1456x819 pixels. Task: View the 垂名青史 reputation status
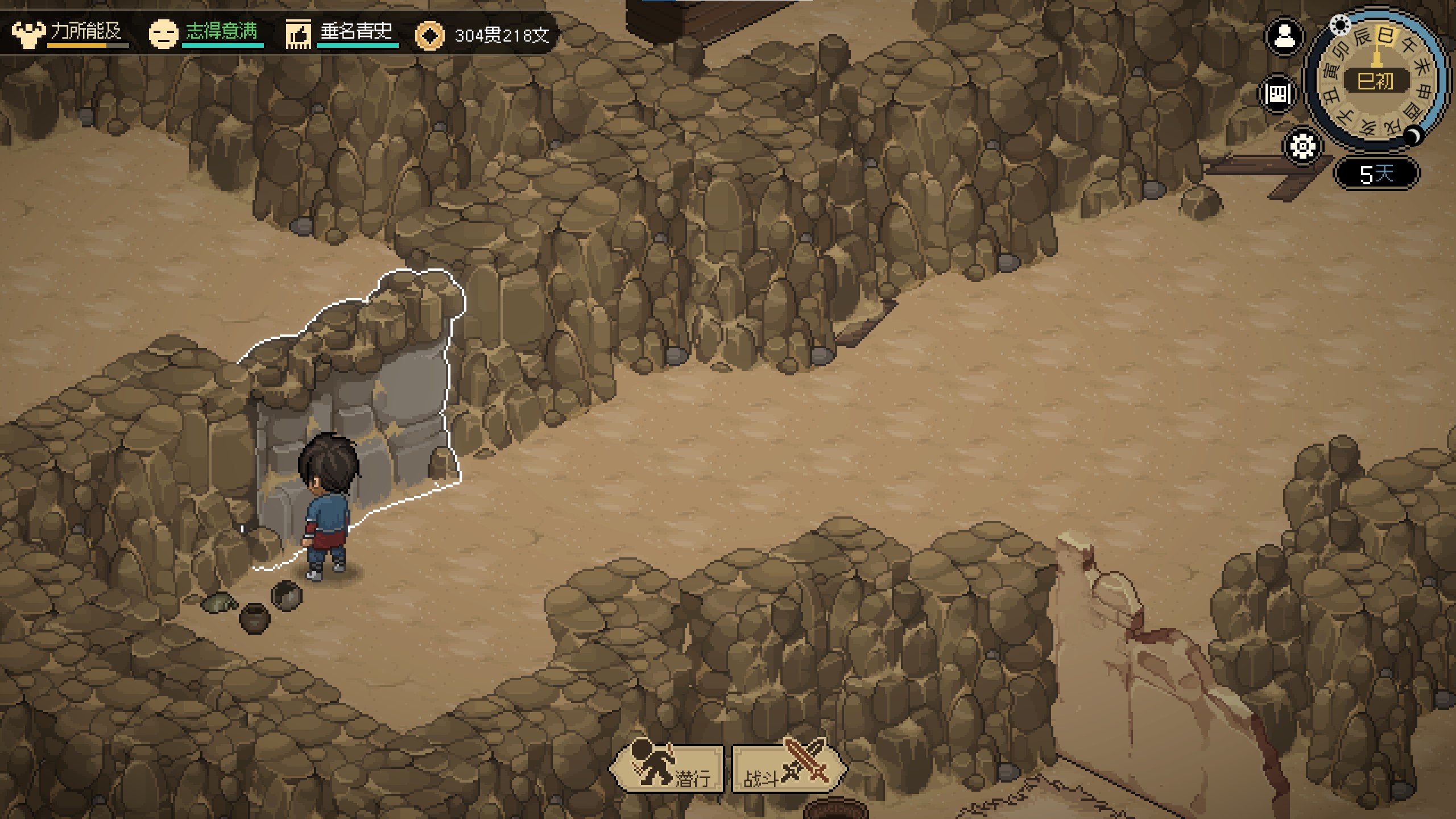click(342, 33)
